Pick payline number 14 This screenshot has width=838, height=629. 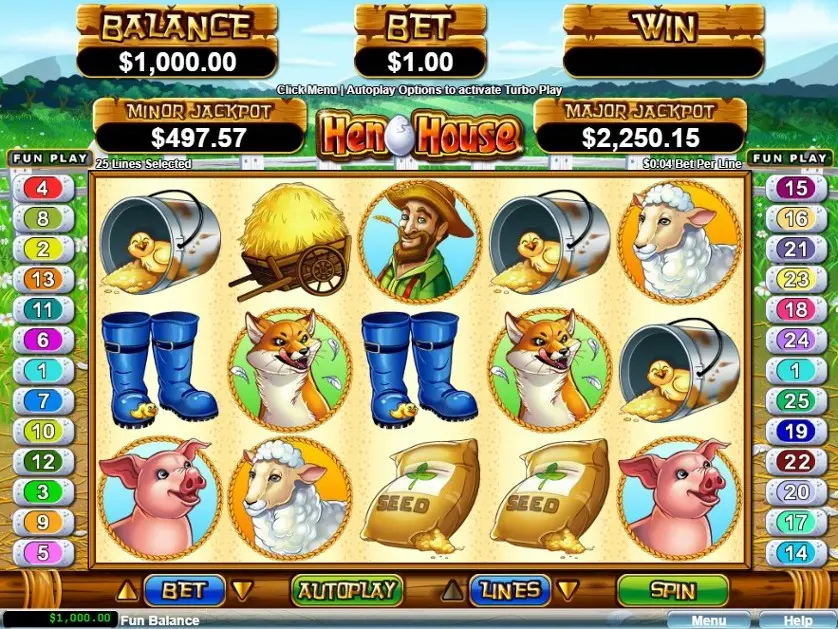(x=795, y=551)
